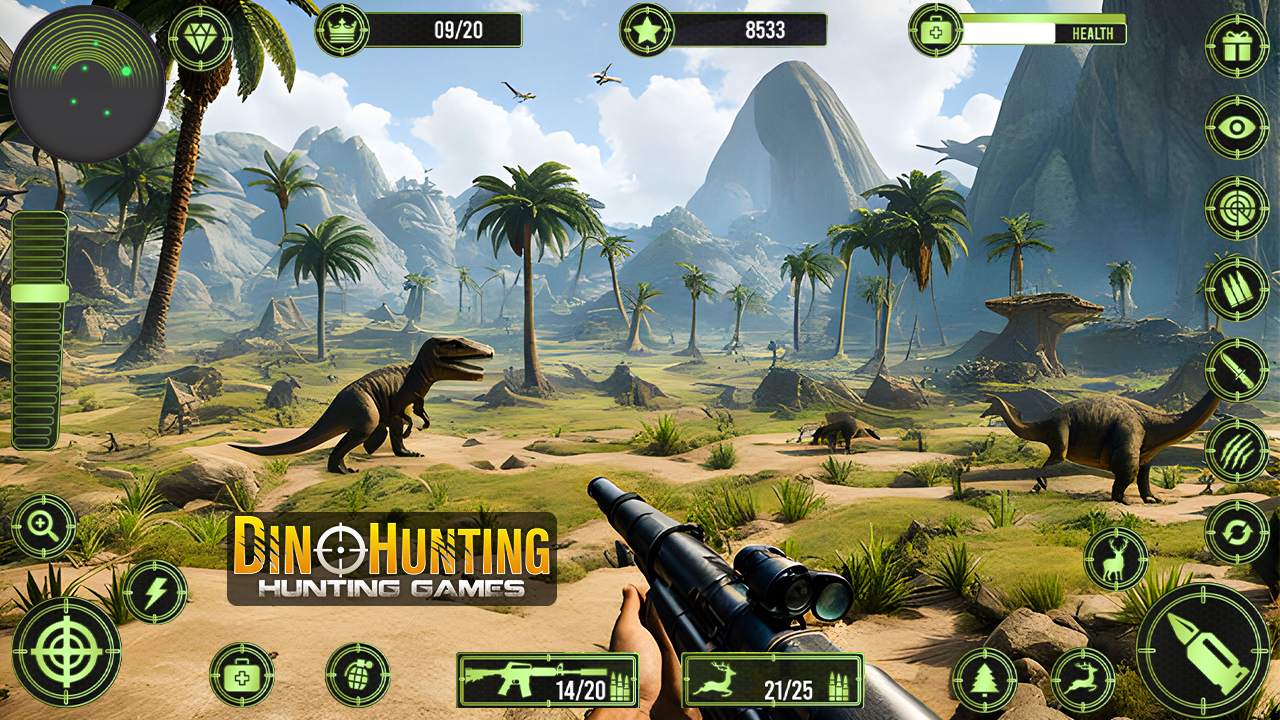Adjust the vertical sensitivity slider
1280x720 pixels.
(x=40, y=293)
